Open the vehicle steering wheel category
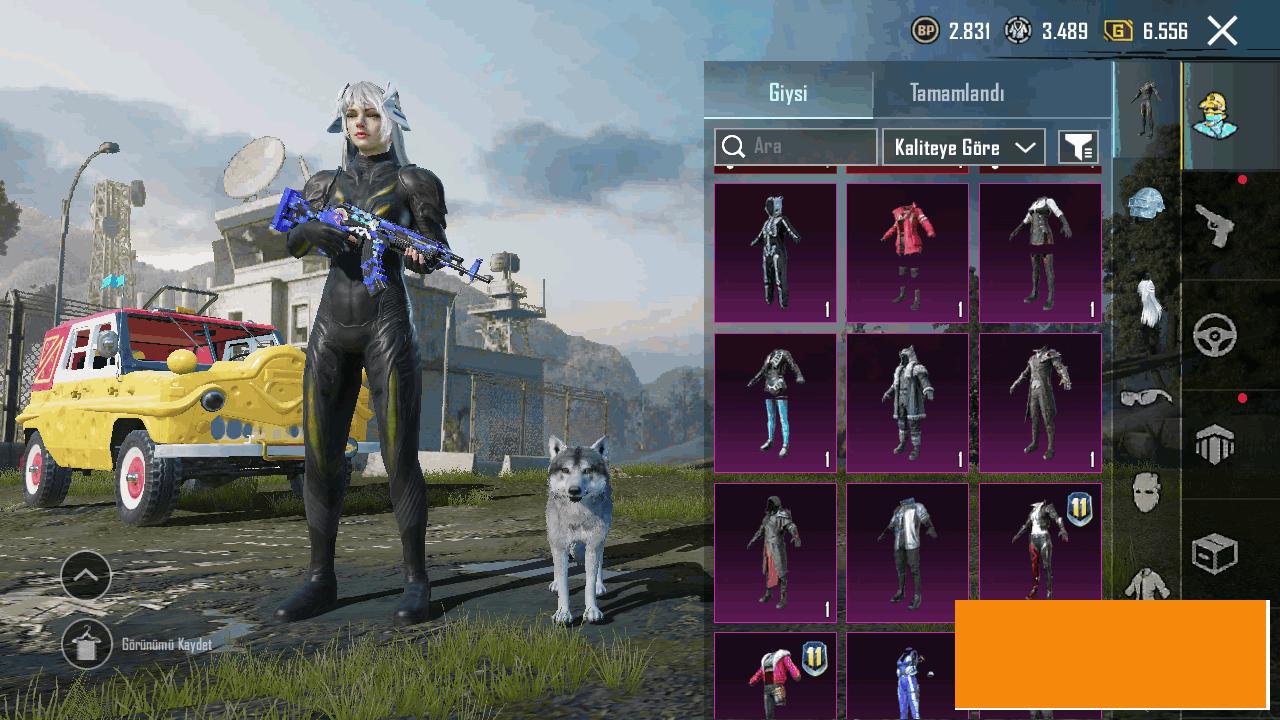Image resolution: width=1280 pixels, height=720 pixels. pos(1215,336)
